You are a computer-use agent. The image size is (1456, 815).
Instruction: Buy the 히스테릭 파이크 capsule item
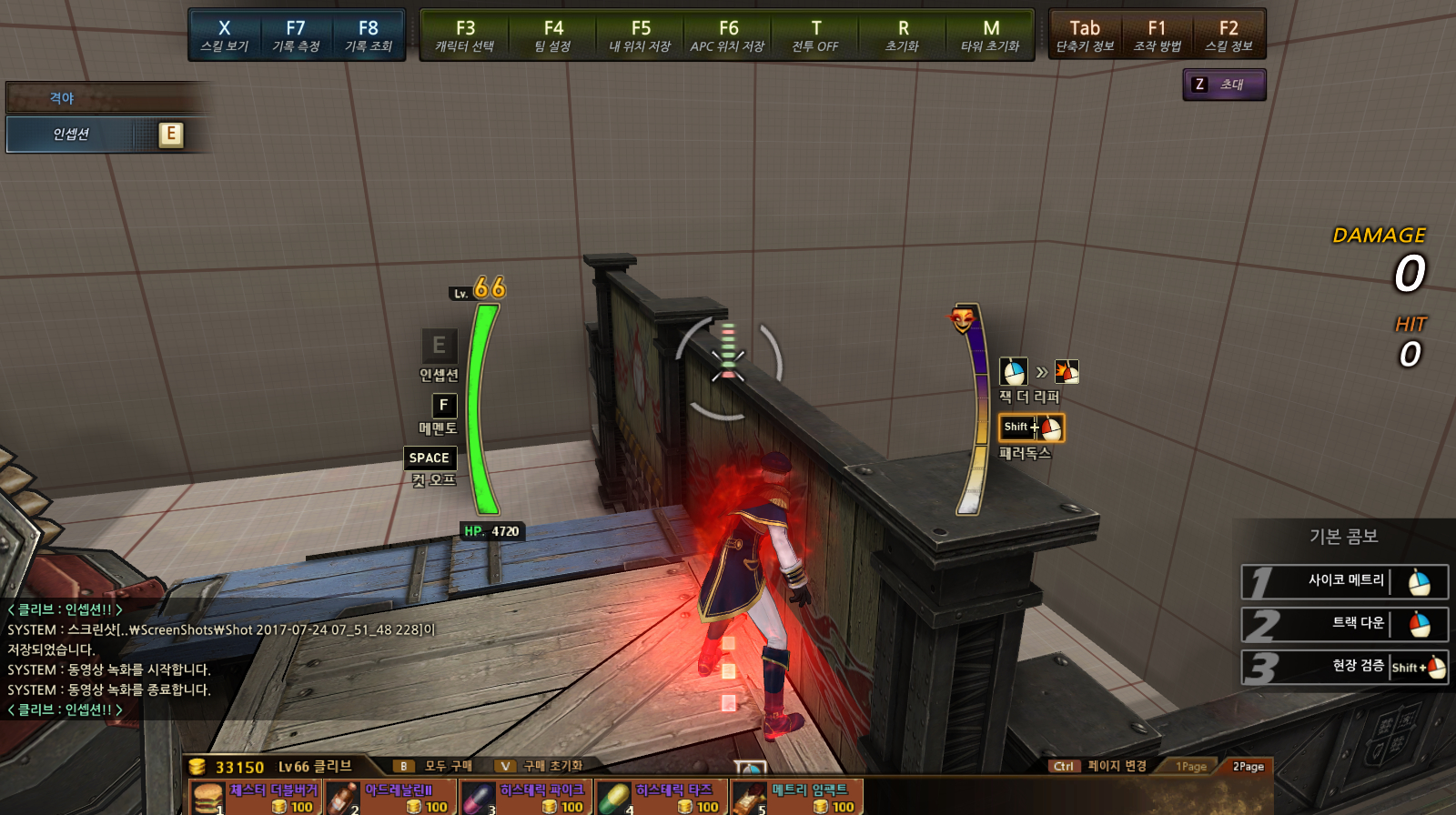coord(526,798)
